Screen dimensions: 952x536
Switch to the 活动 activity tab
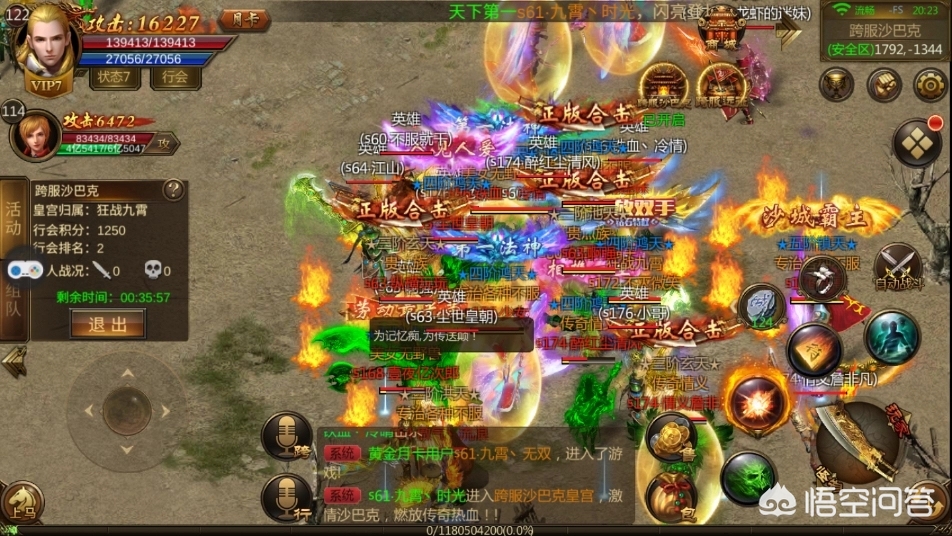[14, 219]
